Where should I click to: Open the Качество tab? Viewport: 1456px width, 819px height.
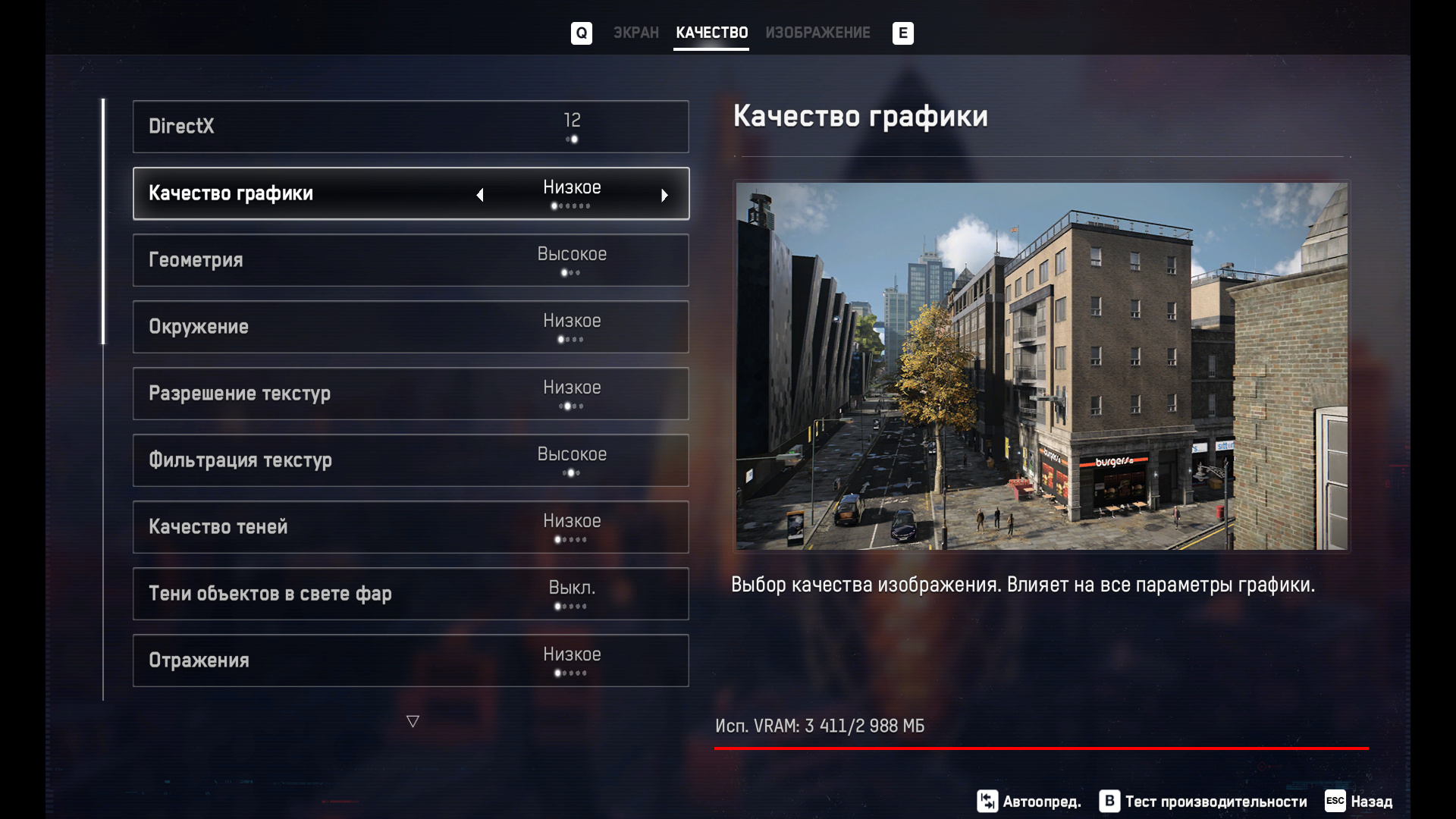tap(711, 33)
